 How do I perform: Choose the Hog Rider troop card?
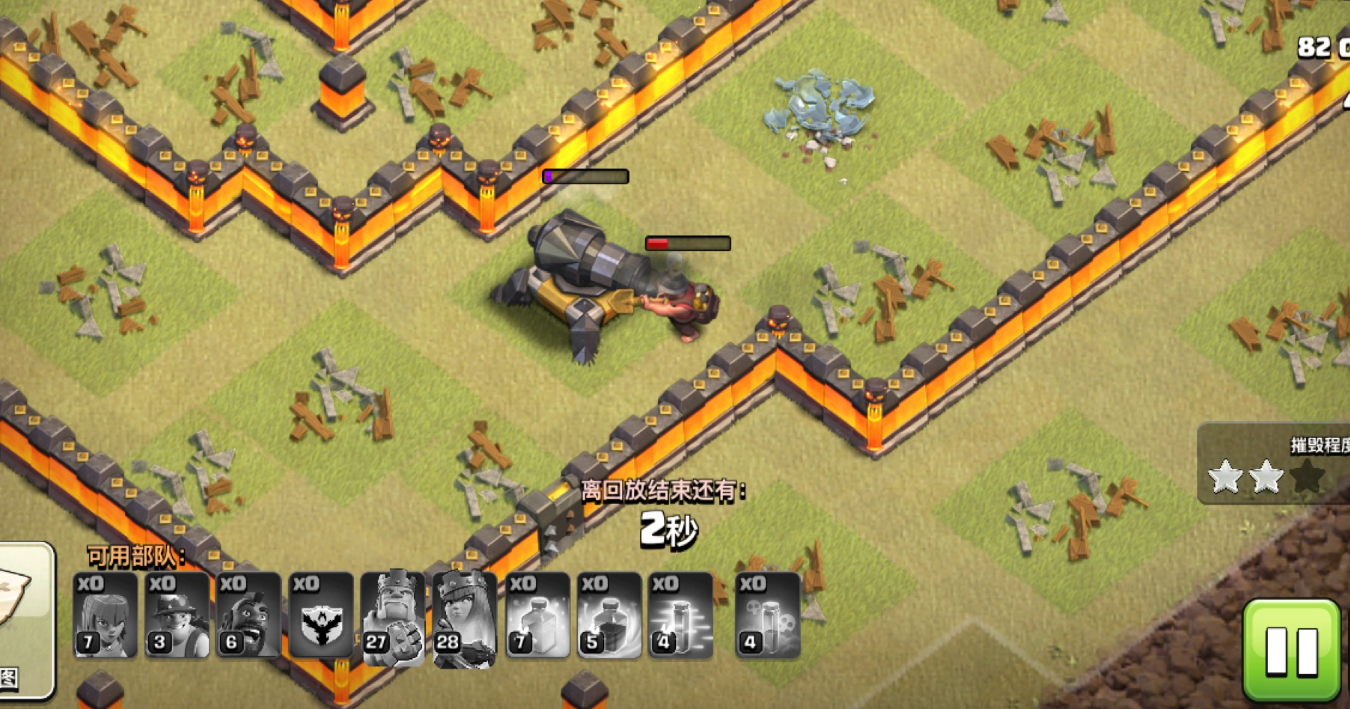pos(249,615)
